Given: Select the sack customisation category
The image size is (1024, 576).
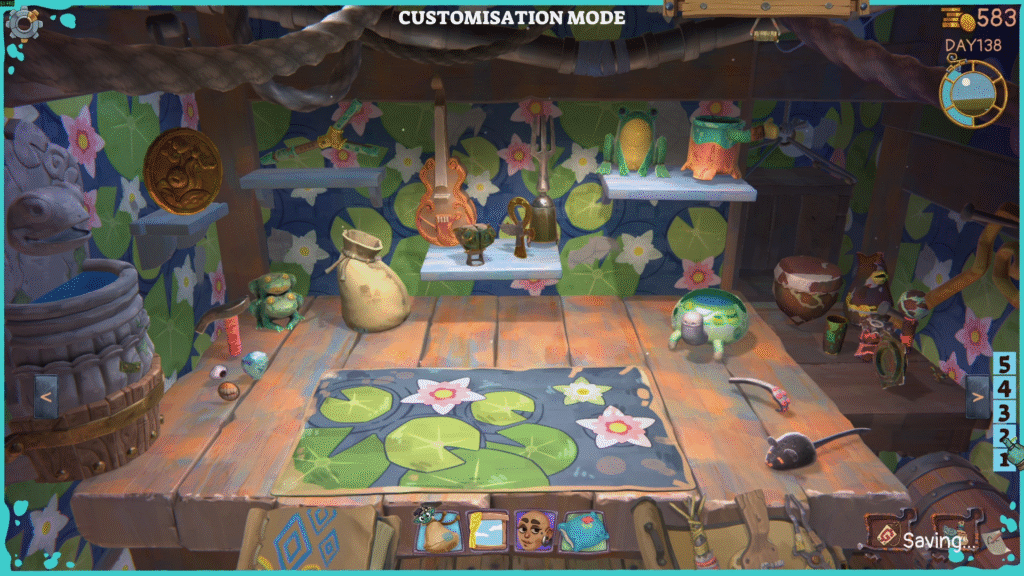Looking at the screenshot, I should click(438, 531).
